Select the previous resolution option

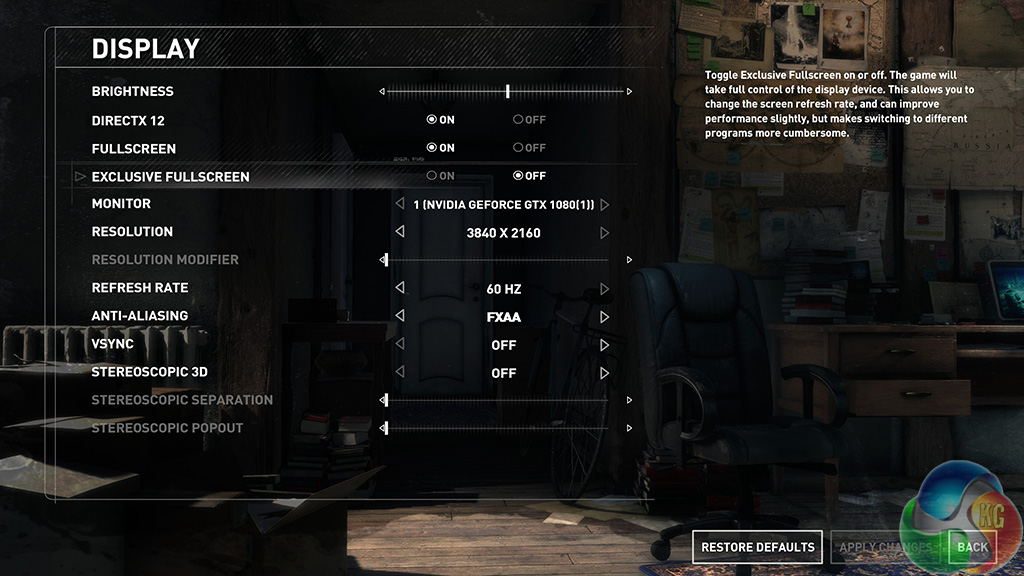click(x=400, y=232)
